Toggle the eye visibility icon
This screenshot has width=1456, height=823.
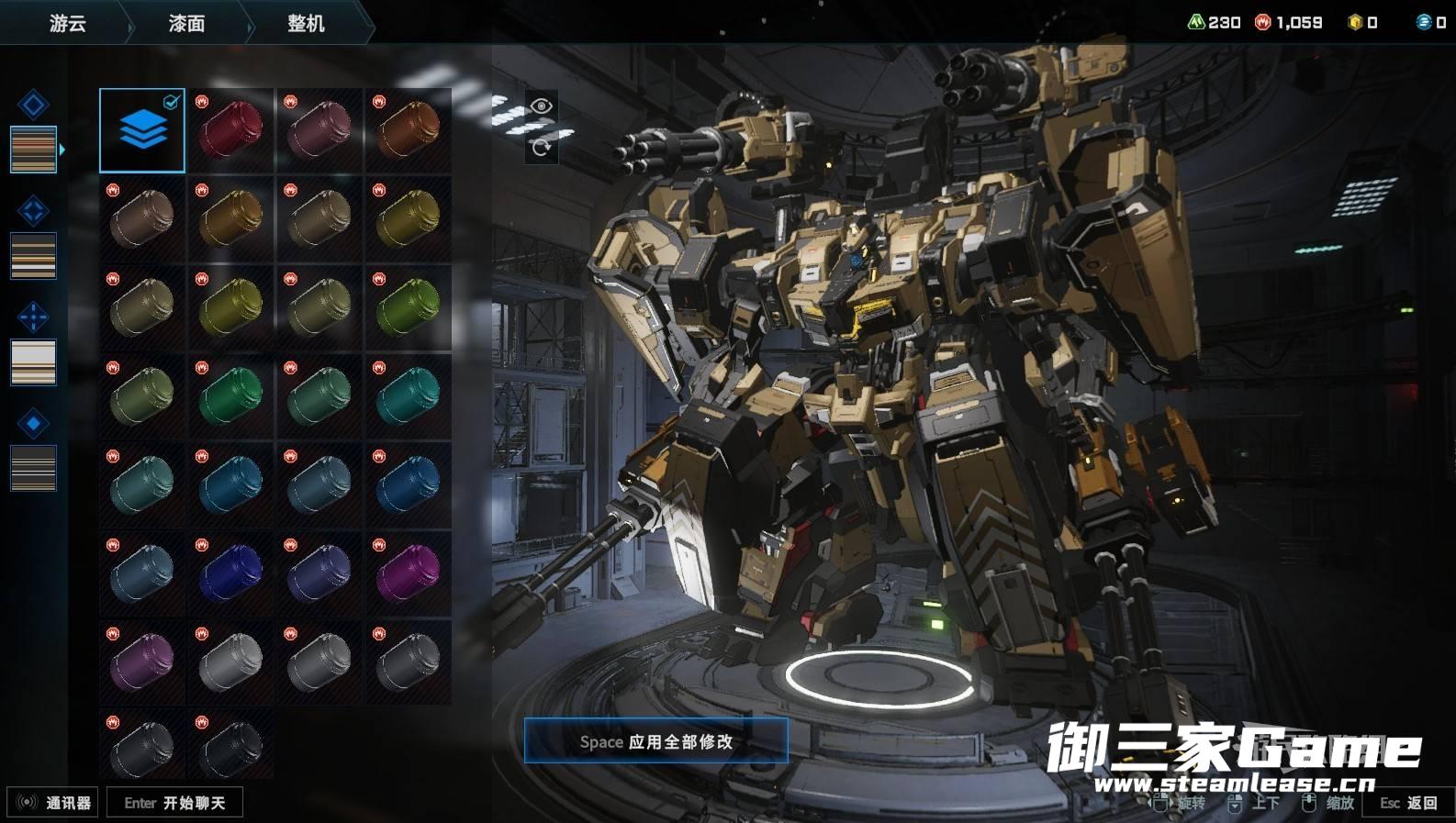(x=541, y=106)
